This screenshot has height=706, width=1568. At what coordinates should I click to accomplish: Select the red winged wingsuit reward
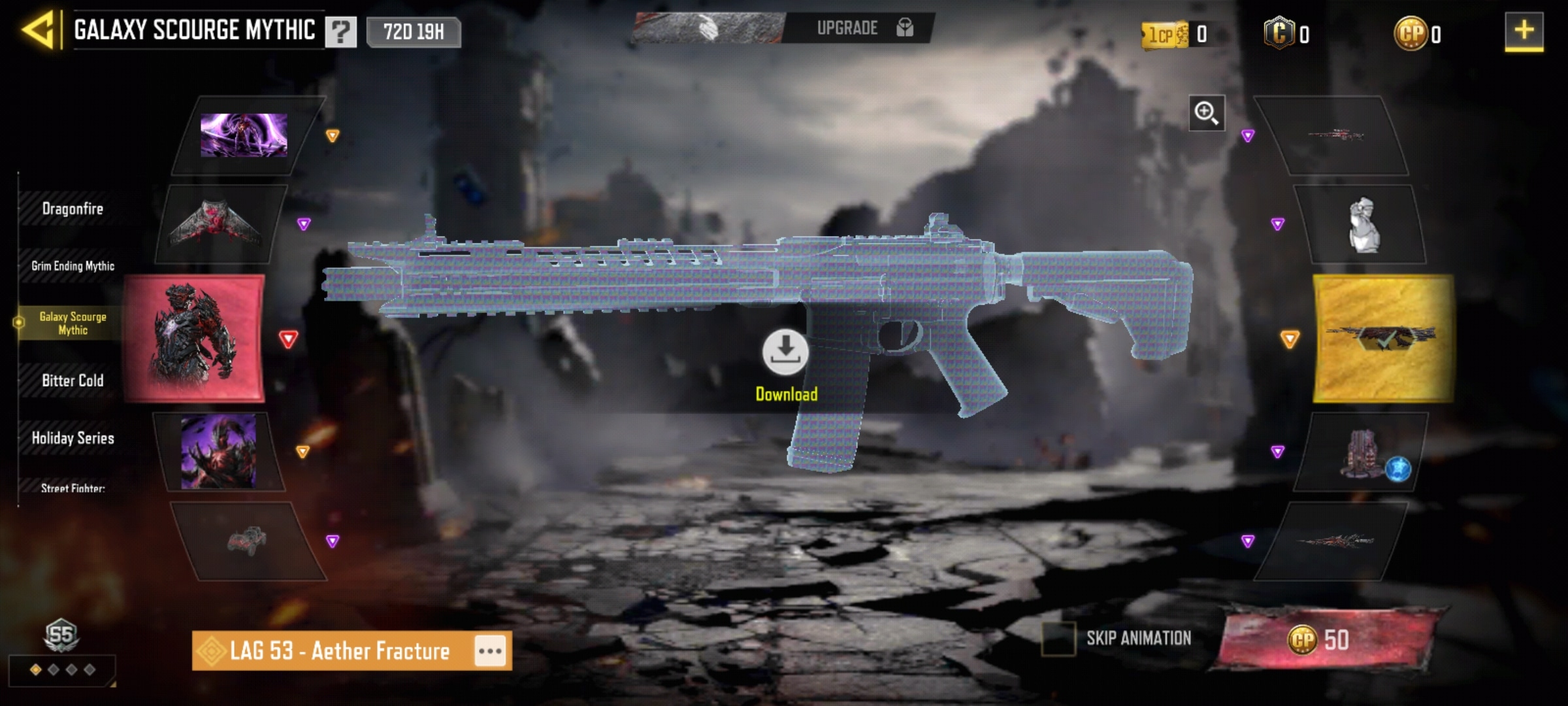pos(216,224)
